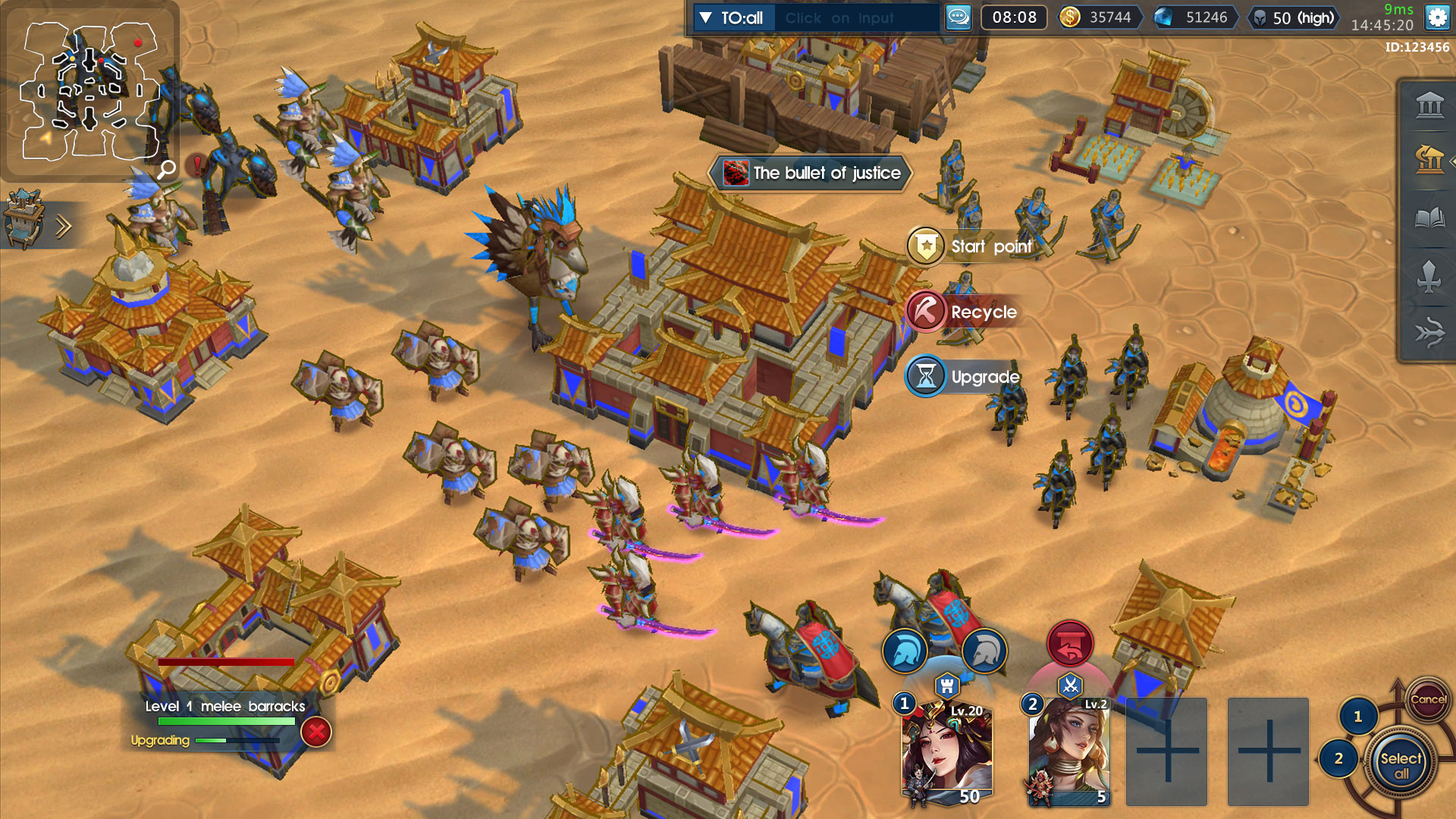The image size is (1456, 819).
Task: Click the magnifier icon below the minimap
Action: coord(168,168)
